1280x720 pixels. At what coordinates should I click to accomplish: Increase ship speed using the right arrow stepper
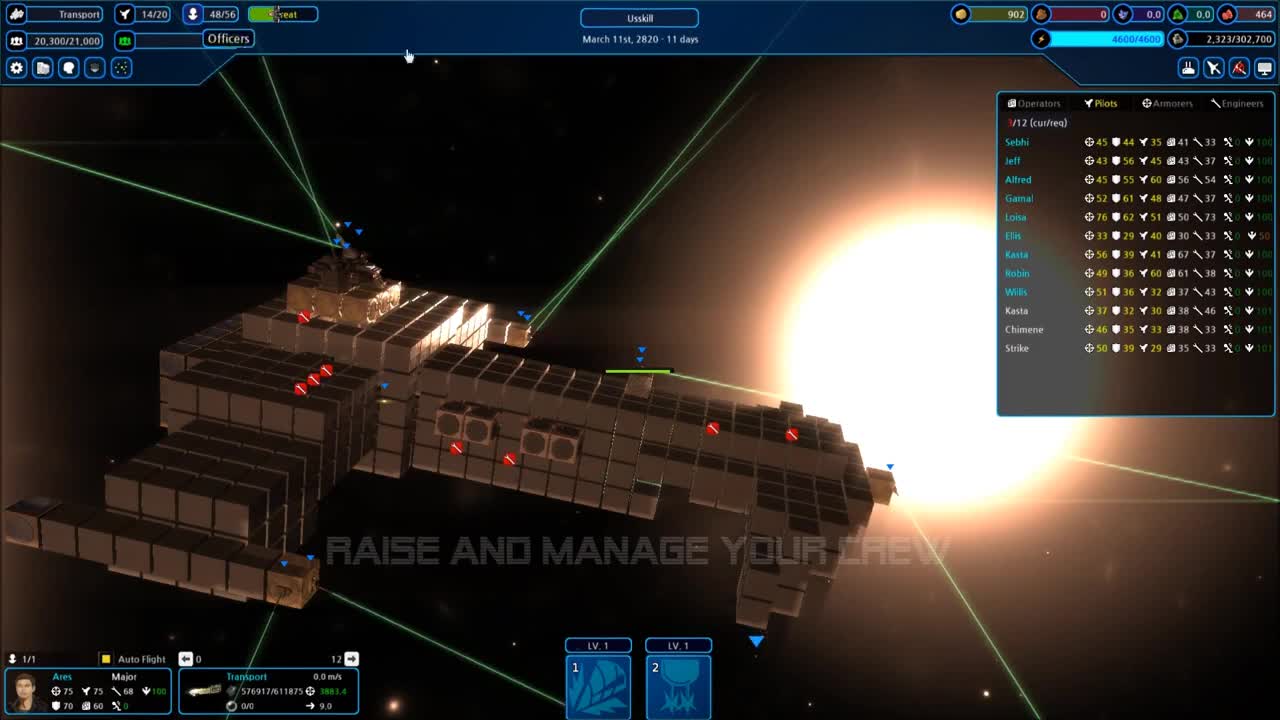[x=349, y=658]
